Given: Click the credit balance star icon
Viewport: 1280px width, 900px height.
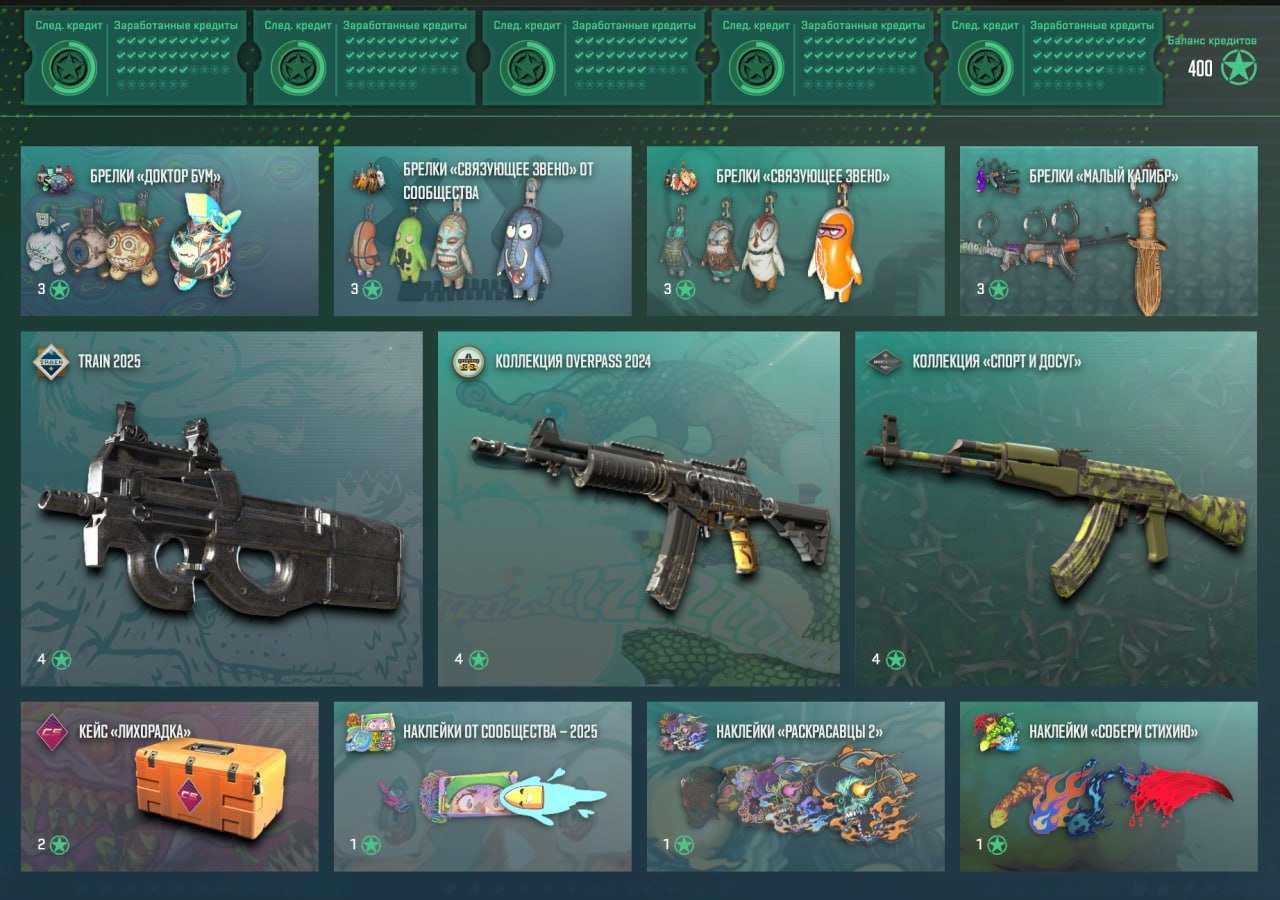Looking at the screenshot, I should click(1238, 68).
